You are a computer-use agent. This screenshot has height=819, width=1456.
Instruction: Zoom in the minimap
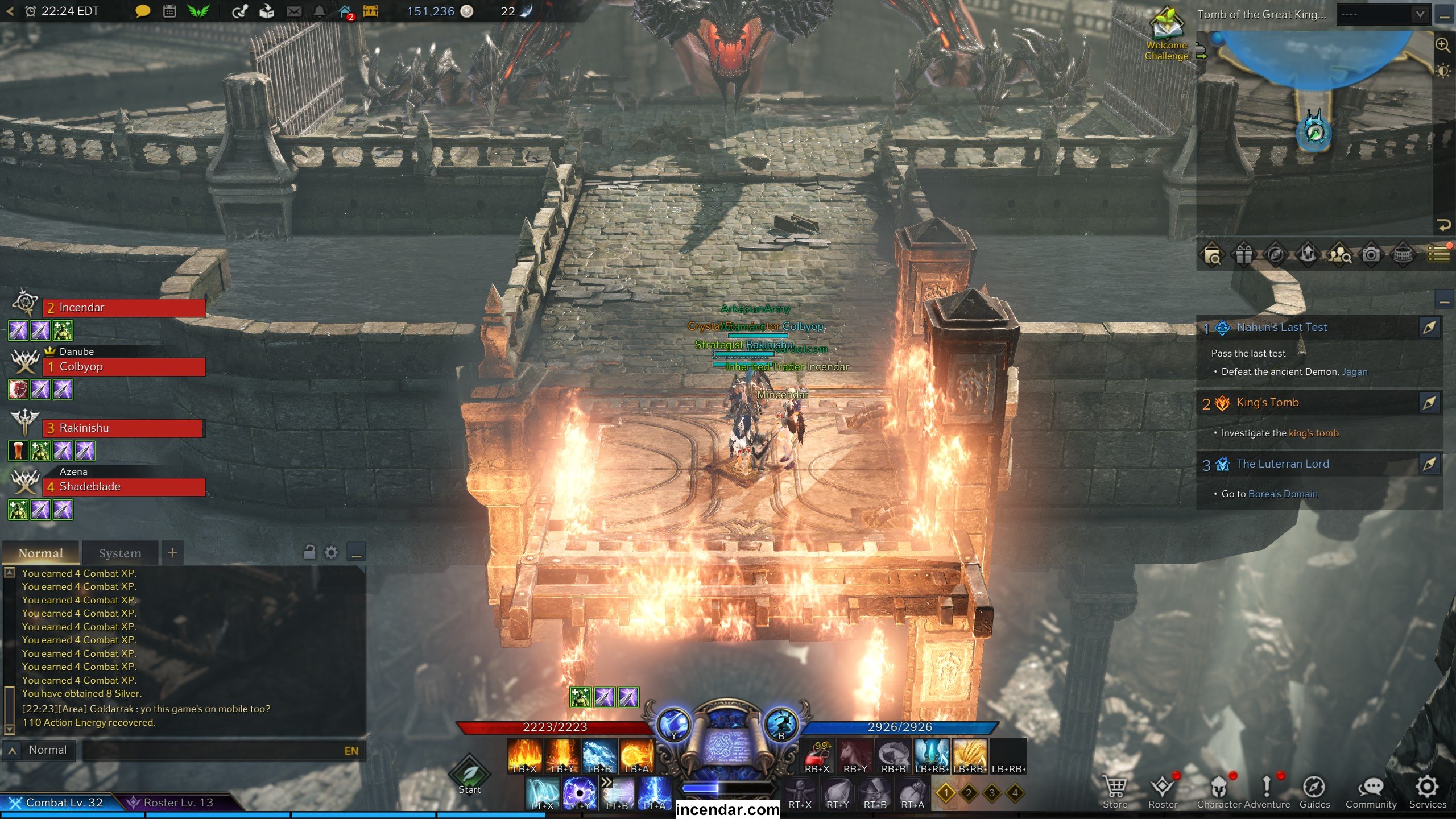click(x=1443, y=44)
